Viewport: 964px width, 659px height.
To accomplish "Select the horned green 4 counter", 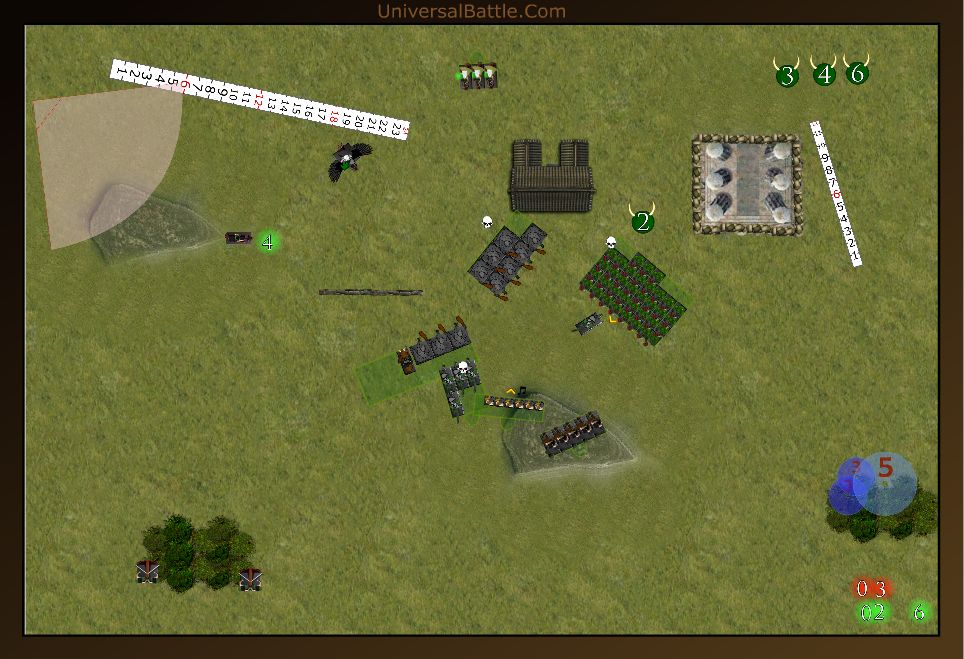I will (824, 74).
